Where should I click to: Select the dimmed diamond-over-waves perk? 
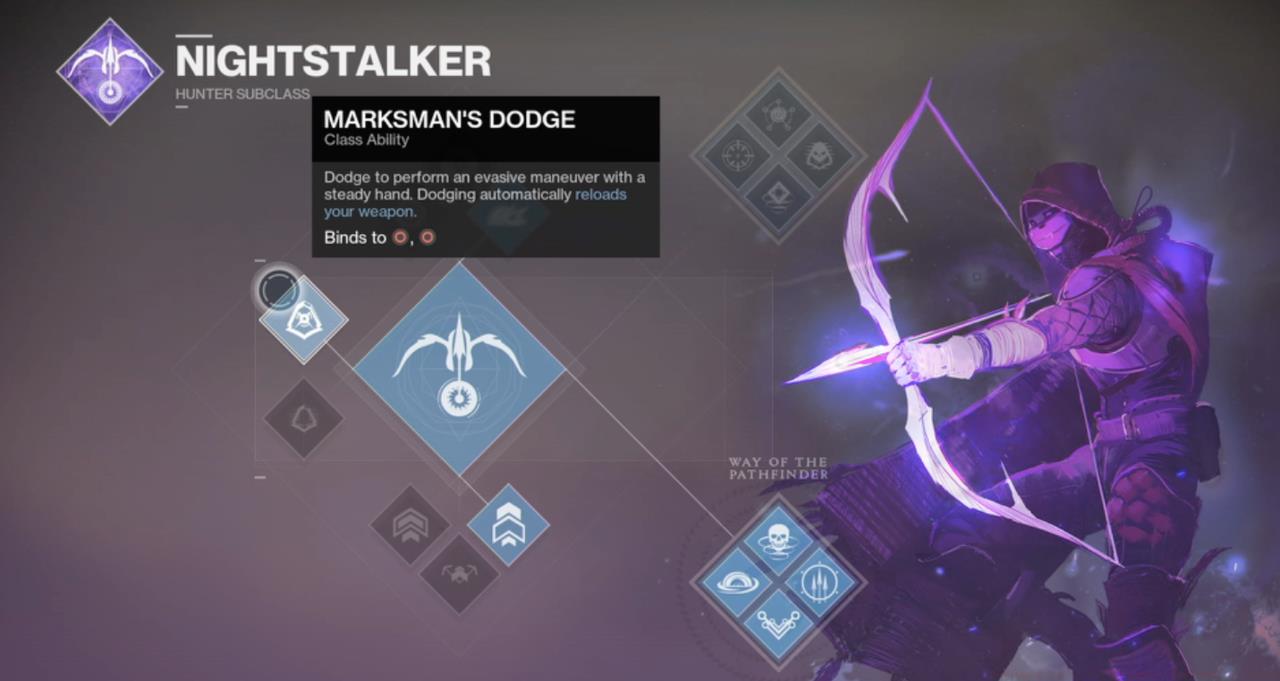pyautogui.click(x=778, y=196)
